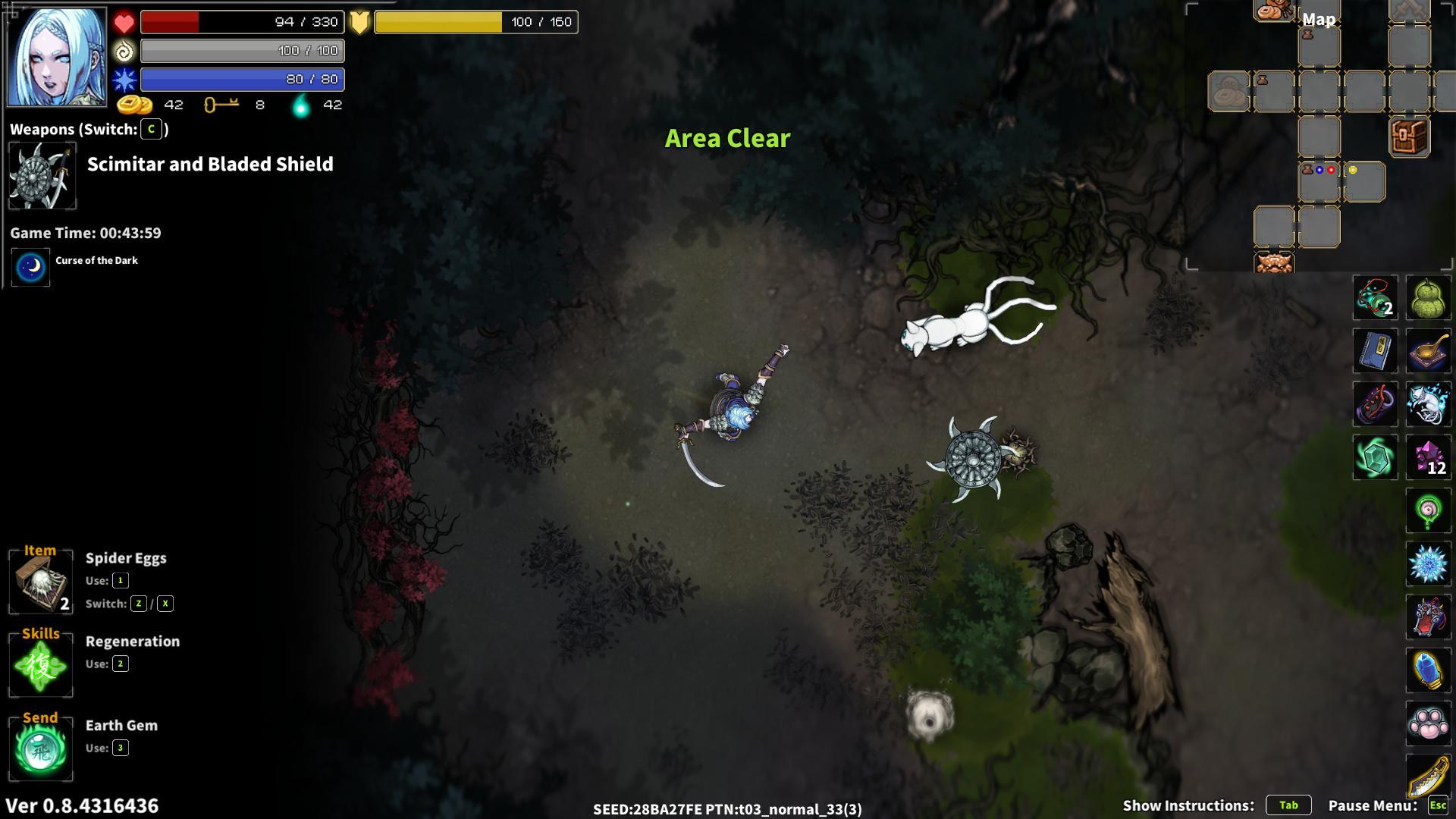1456x819 pixels.
Task: Select the Scimitar and Bladed Shield weapon icon
Action: 41,175
